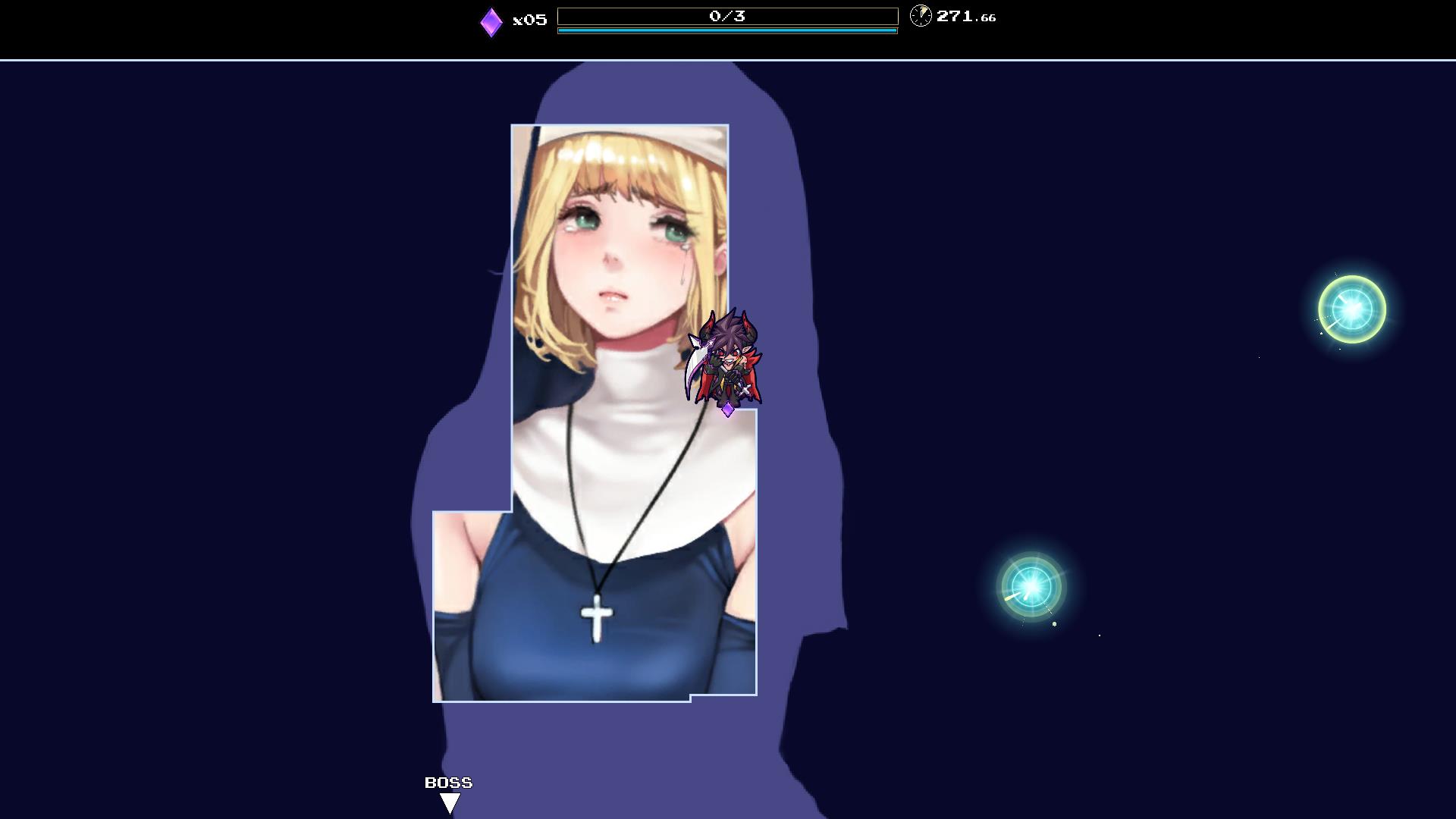Collect the small purple gem below the player
Image resolution: width=1456 pixels, height=819 pixels.
click(x=727, y=409)
